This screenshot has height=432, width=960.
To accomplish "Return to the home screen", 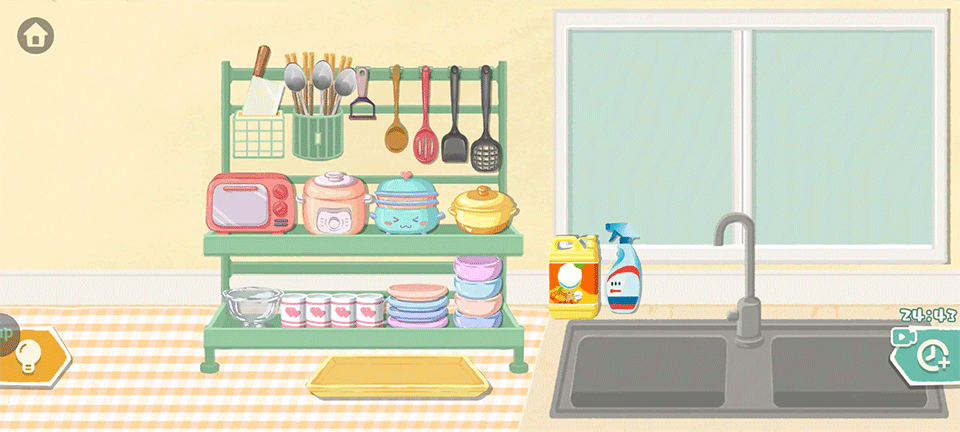I will coord(36,36).
